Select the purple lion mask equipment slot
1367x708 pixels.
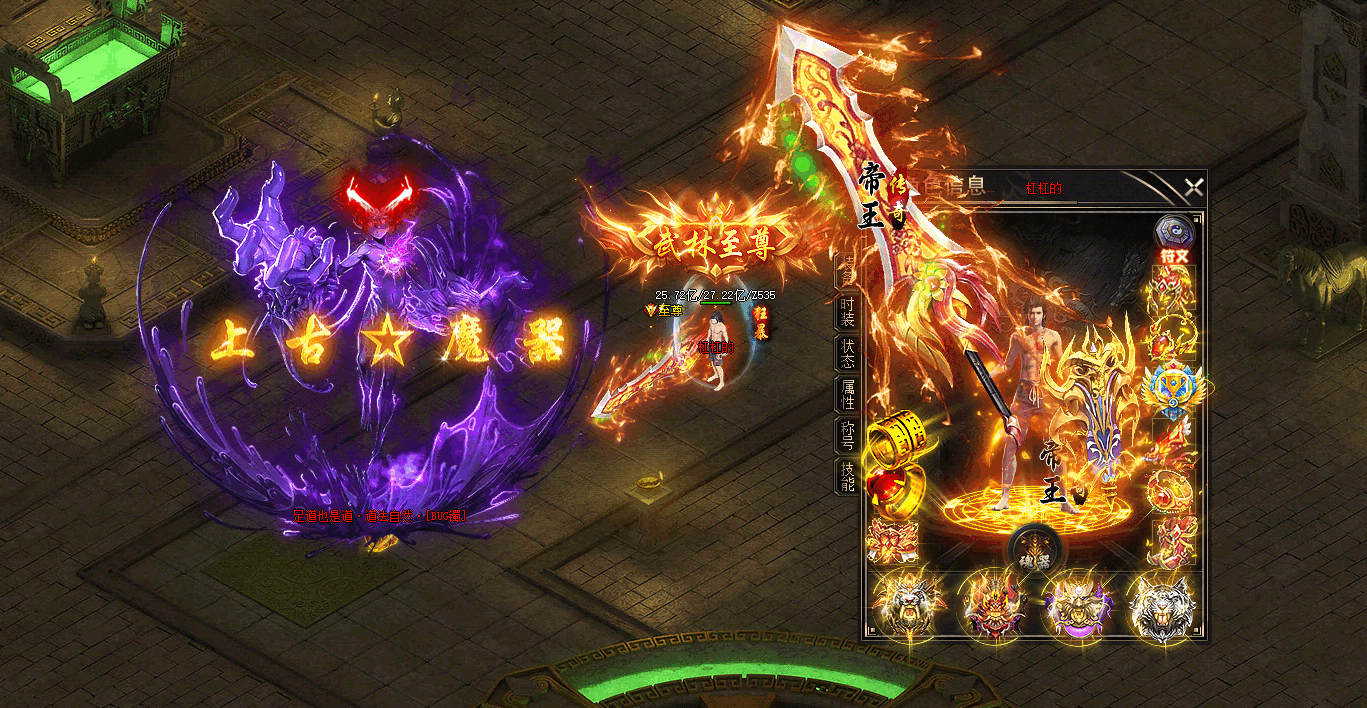1076,607
